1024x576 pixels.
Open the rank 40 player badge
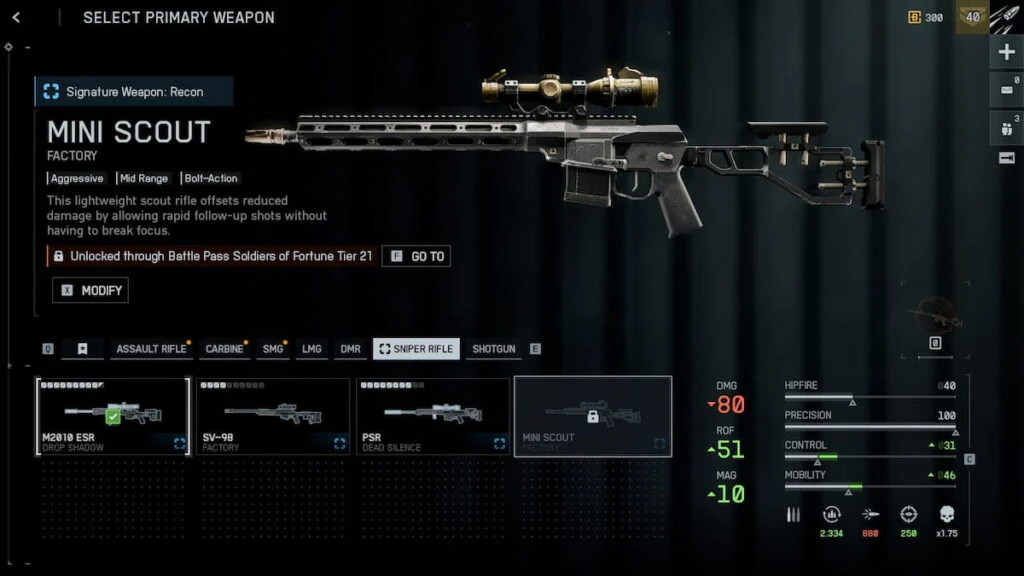(x=971, y=17)
